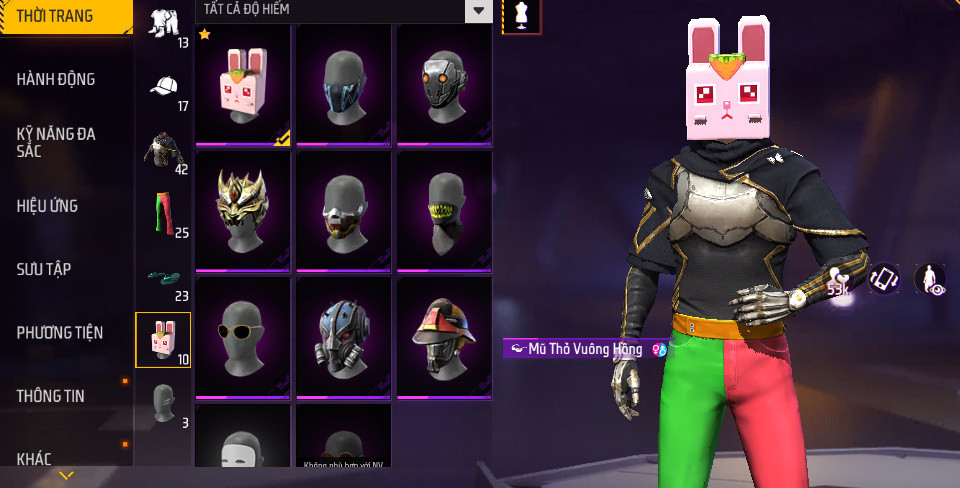
Task: Go to the Sưu Tập section
Action: 44,269
